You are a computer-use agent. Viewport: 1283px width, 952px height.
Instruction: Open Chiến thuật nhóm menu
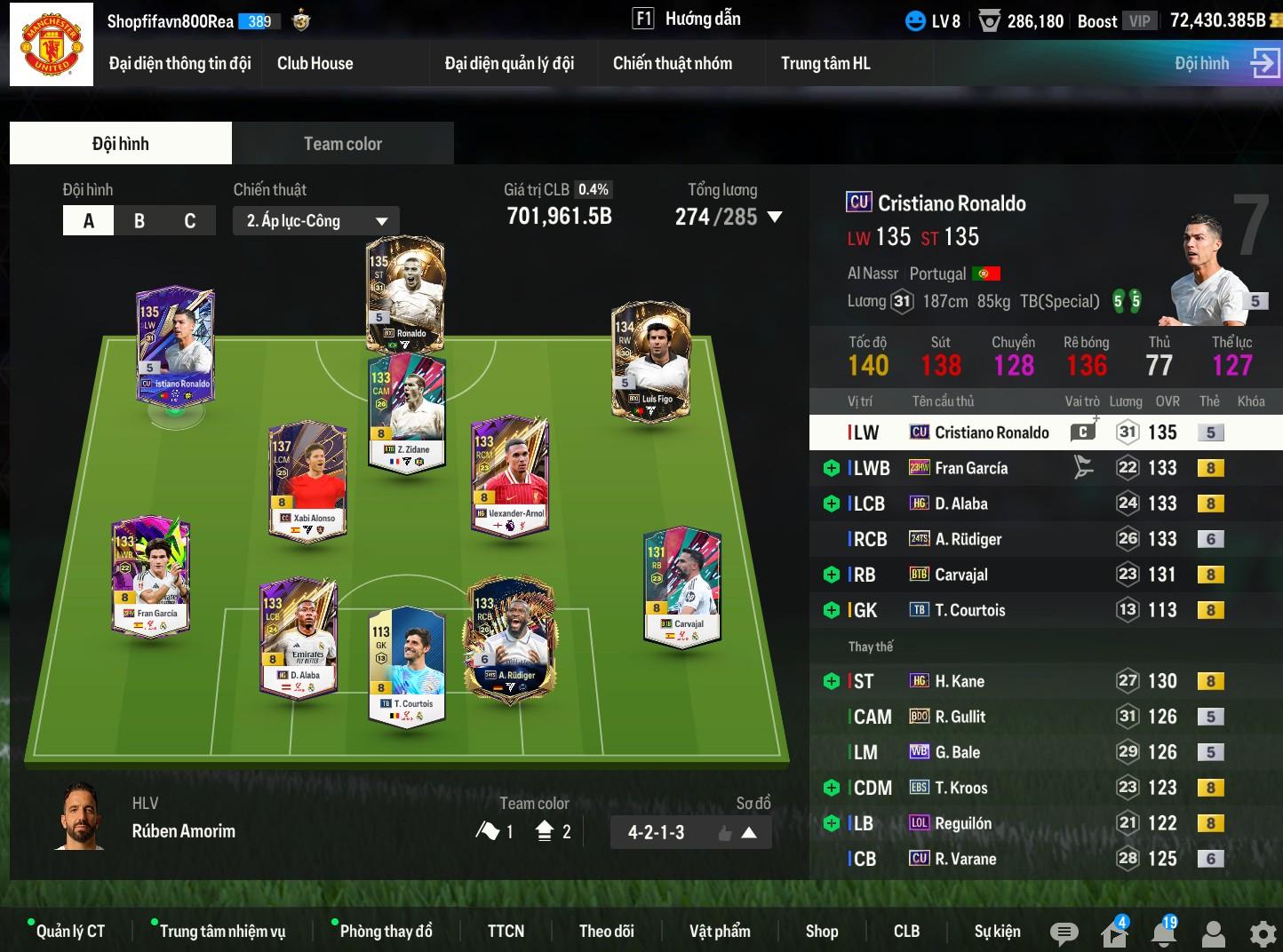673,63
